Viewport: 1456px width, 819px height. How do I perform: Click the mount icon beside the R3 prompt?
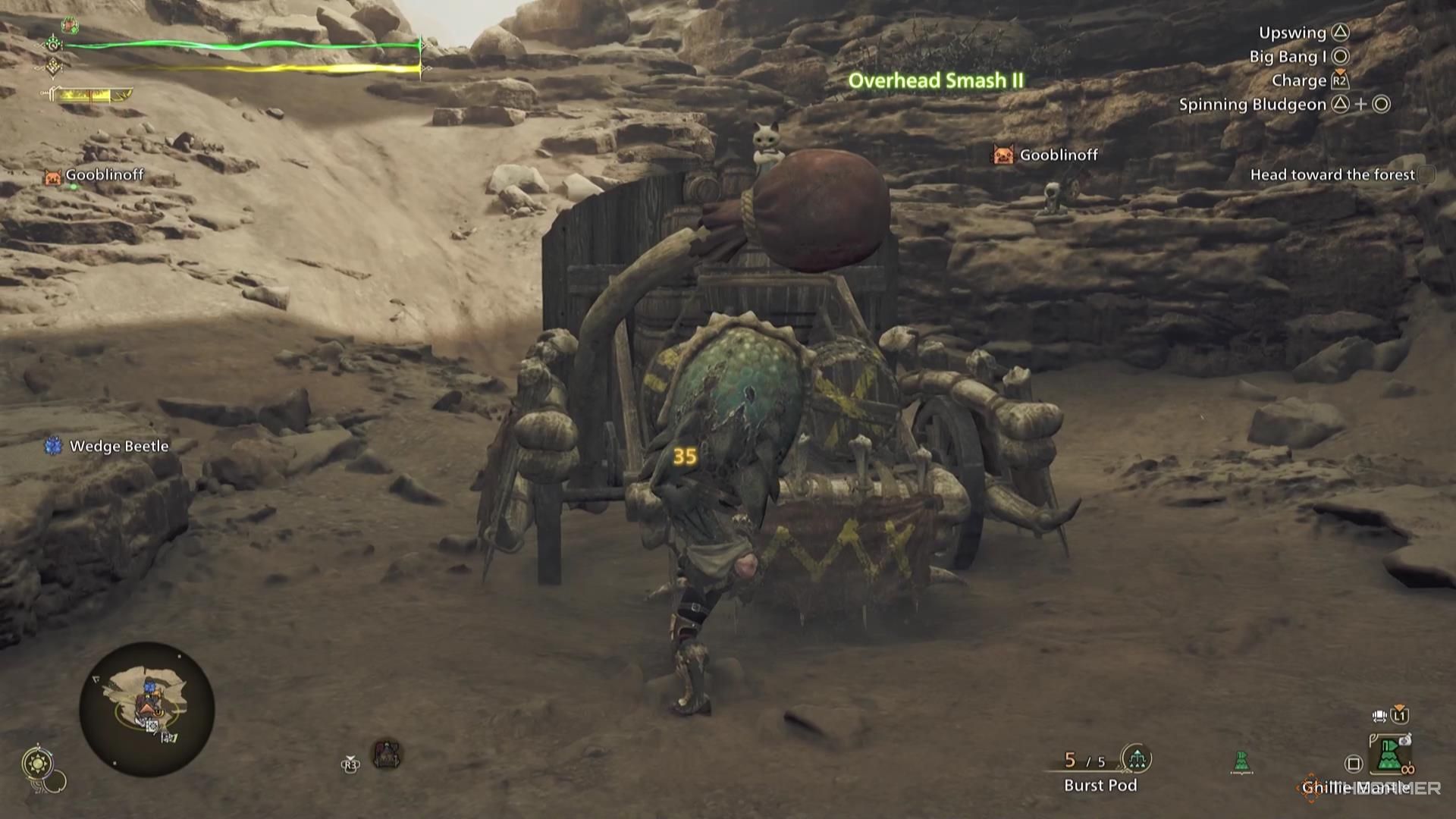pyautogui.click(x=387, y=755)
